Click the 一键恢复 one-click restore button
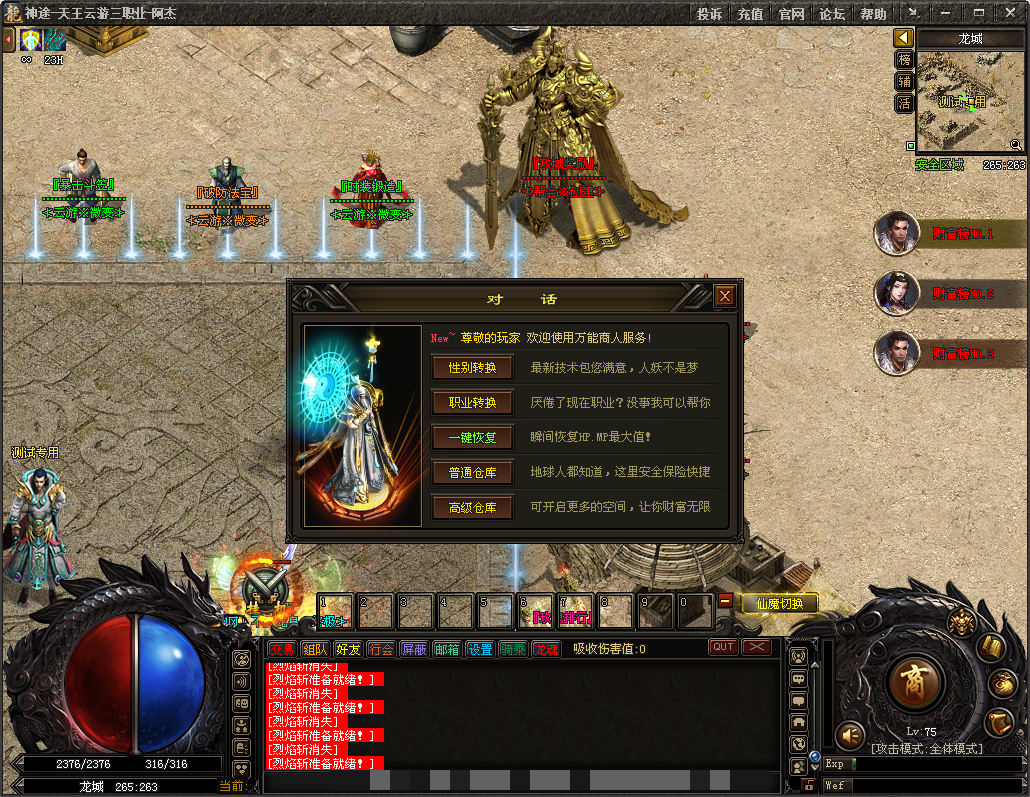This screenshot has height=797, width=1030. coord(472,438)
